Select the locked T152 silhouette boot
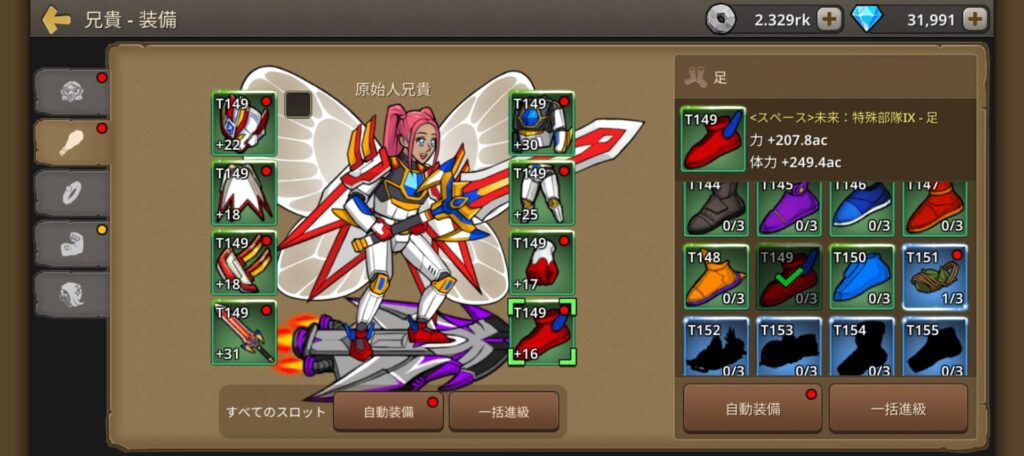Viewport: 1024px width, 456px height. coord(715,346)
